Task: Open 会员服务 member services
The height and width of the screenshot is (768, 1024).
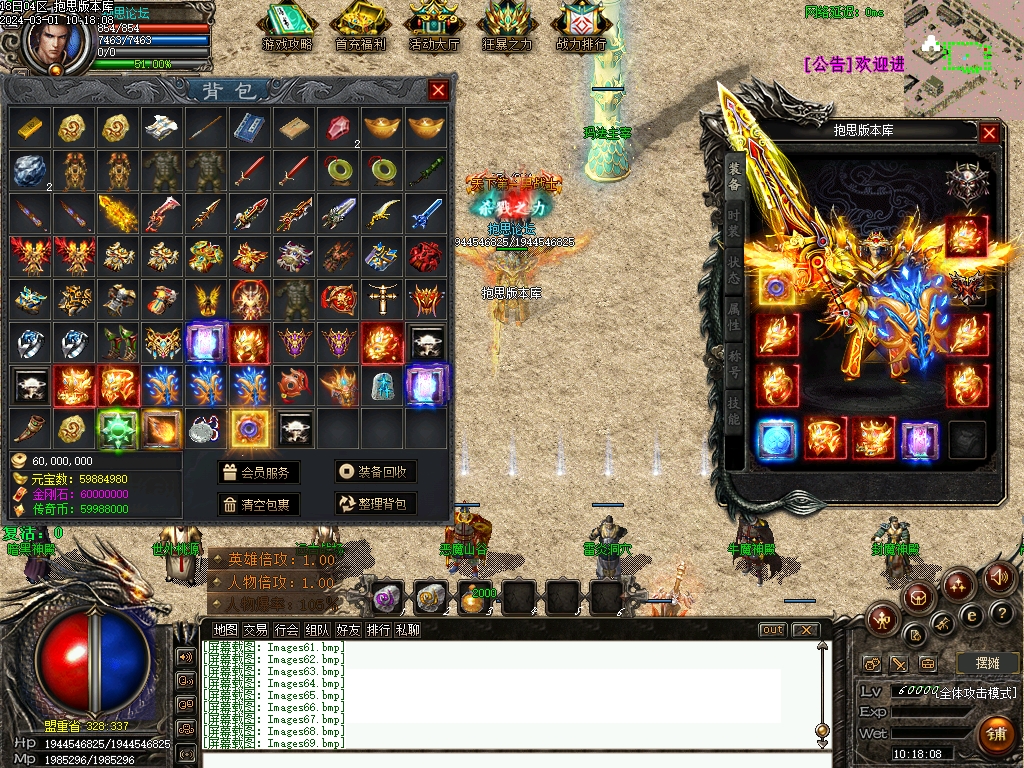Action: tap(258, 473)
